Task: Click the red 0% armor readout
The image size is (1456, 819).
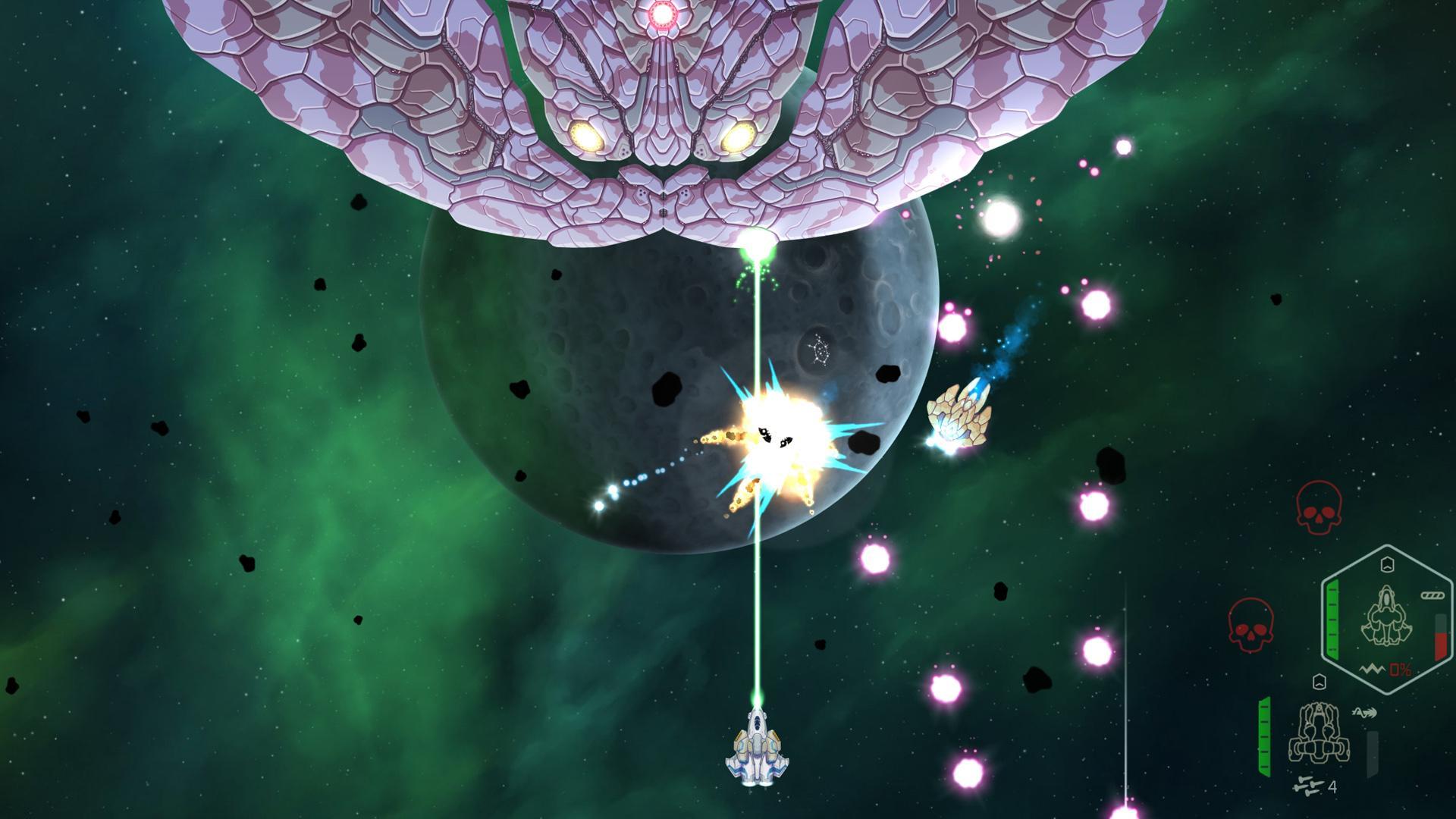Action: [1400, 669]
